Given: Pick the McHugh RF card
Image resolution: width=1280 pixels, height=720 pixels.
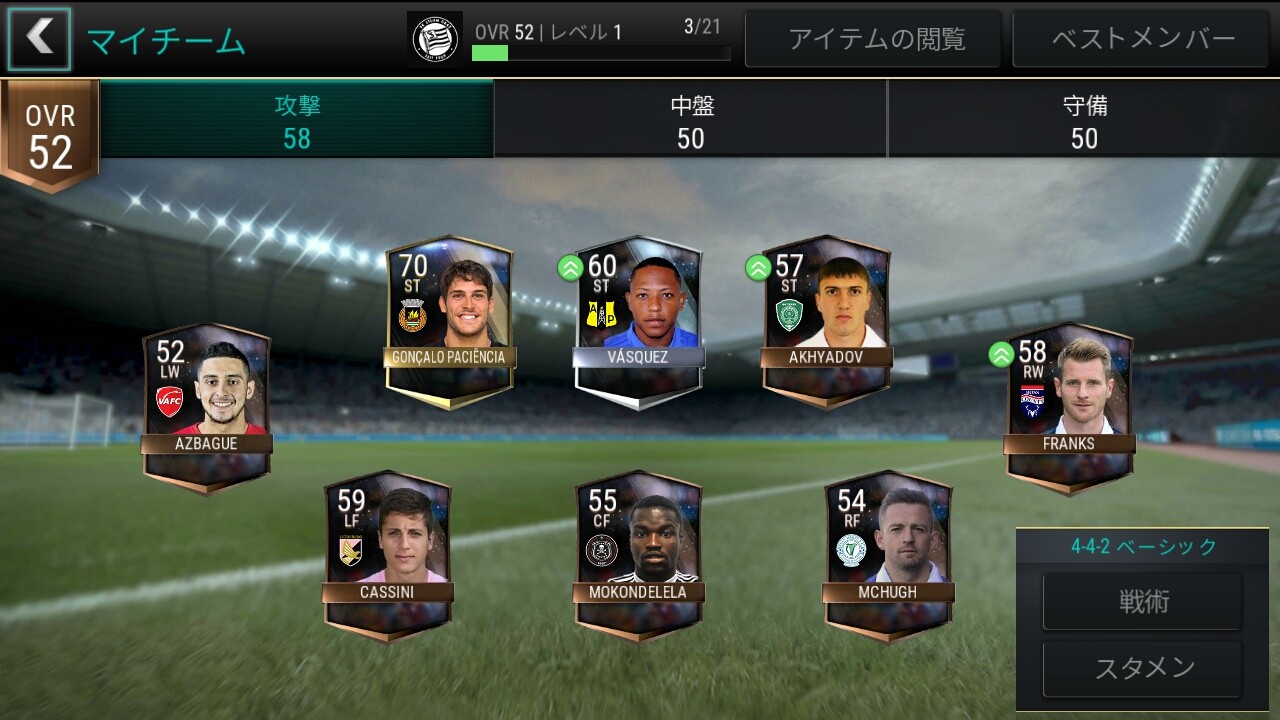Looking at the screenshot, I should 888,555.
